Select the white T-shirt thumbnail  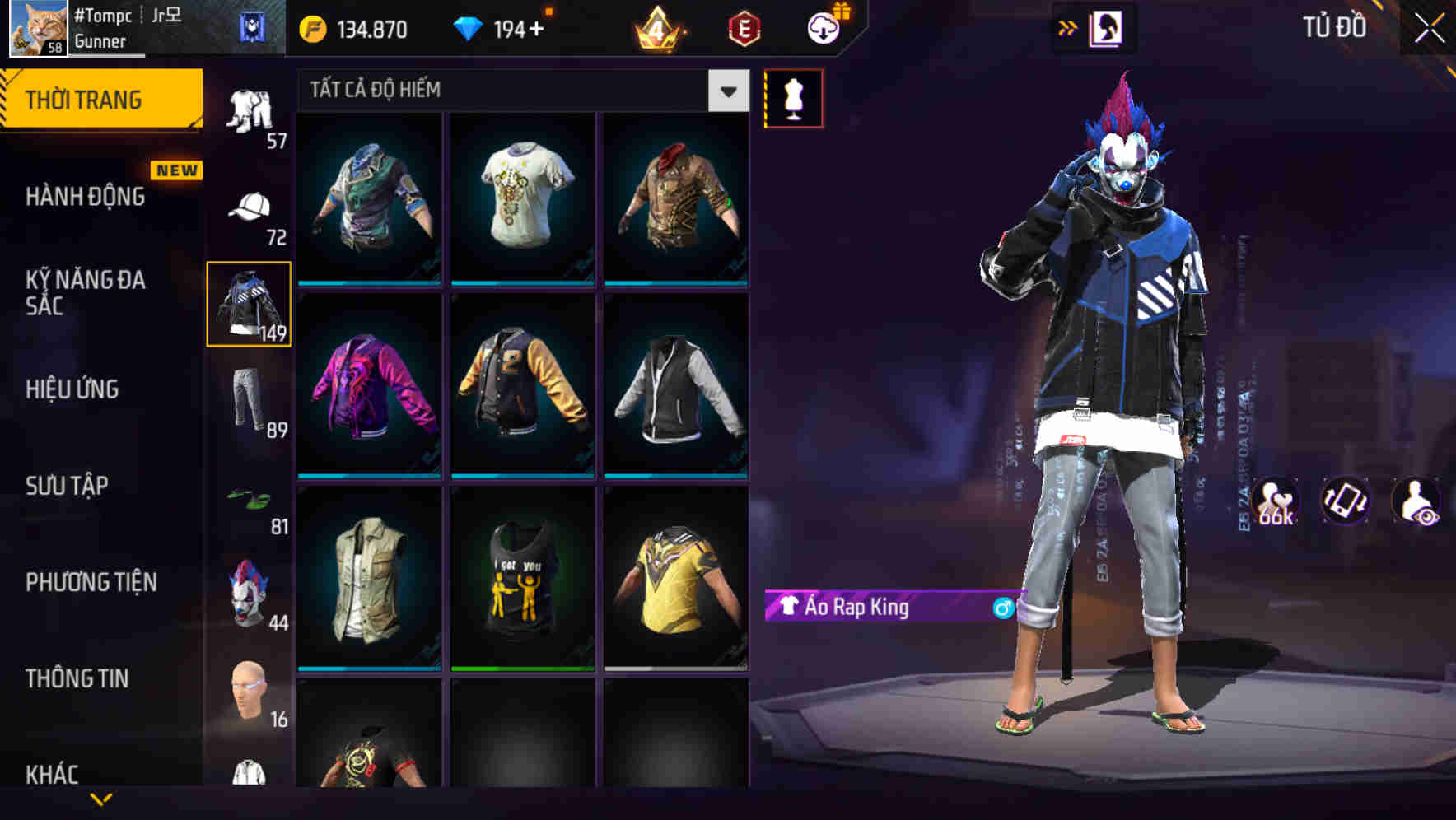tap(521, 198)
